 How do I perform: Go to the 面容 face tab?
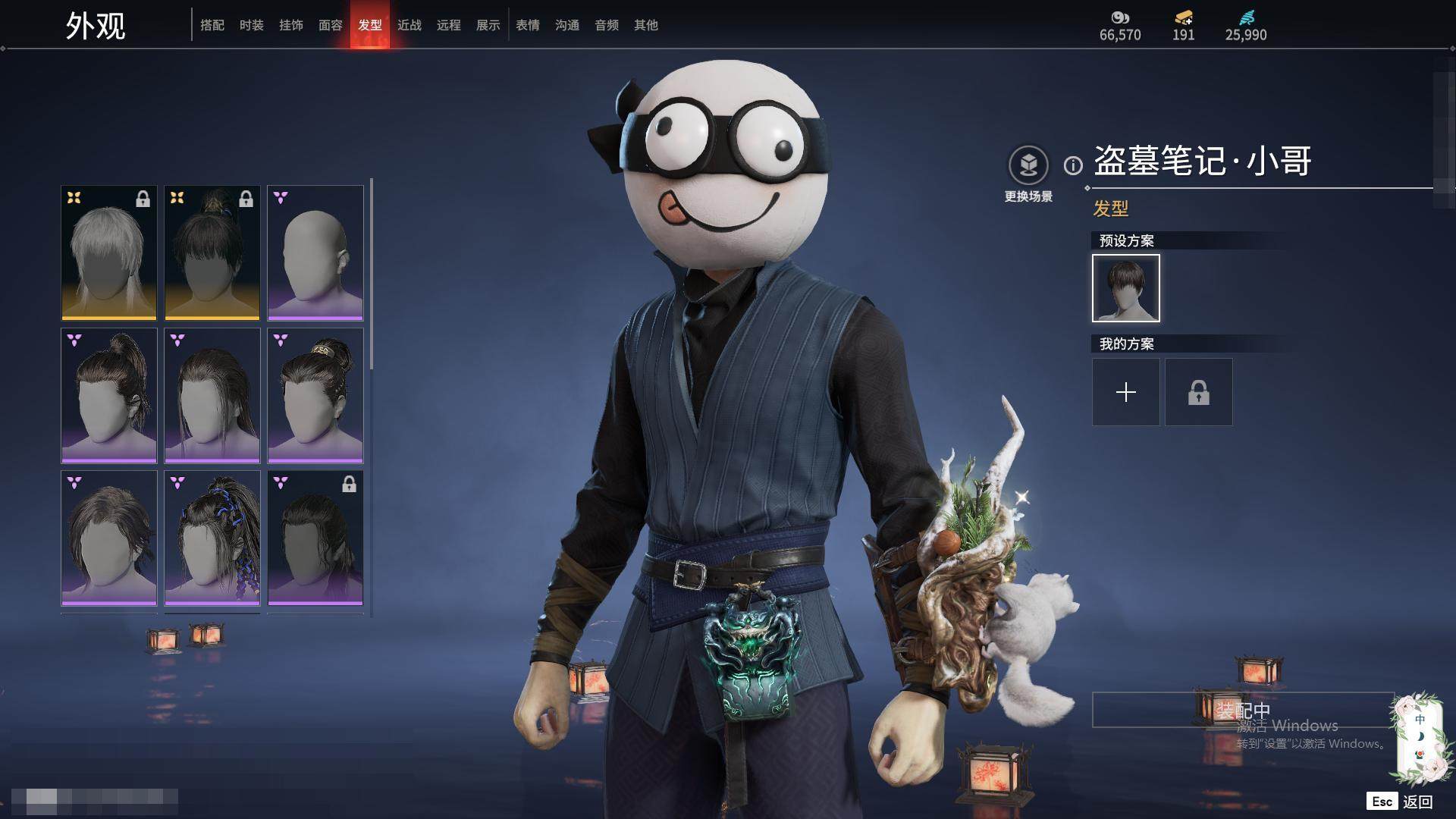331,25
